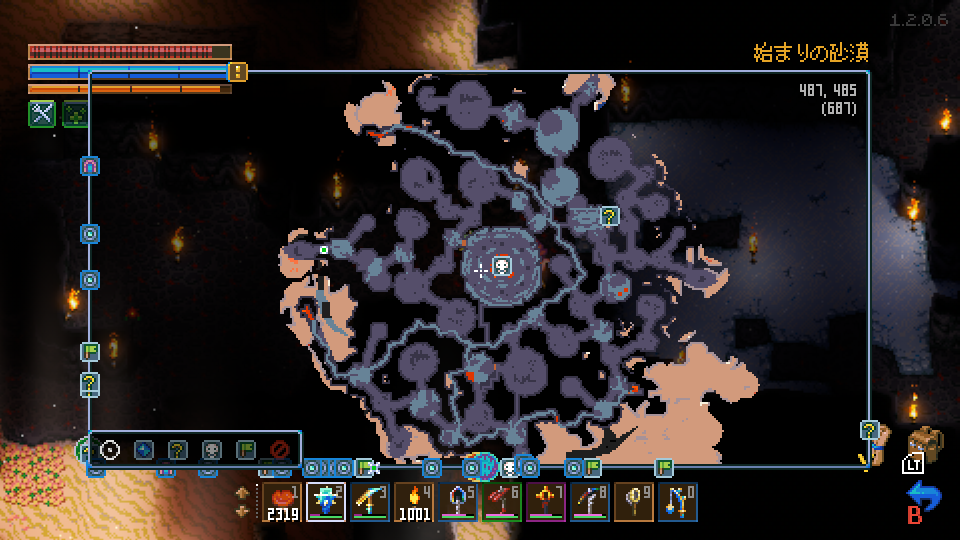This screenshot has width=960, height=540.
Task: Click the red remove-marker icon
Action: (280, 450)
